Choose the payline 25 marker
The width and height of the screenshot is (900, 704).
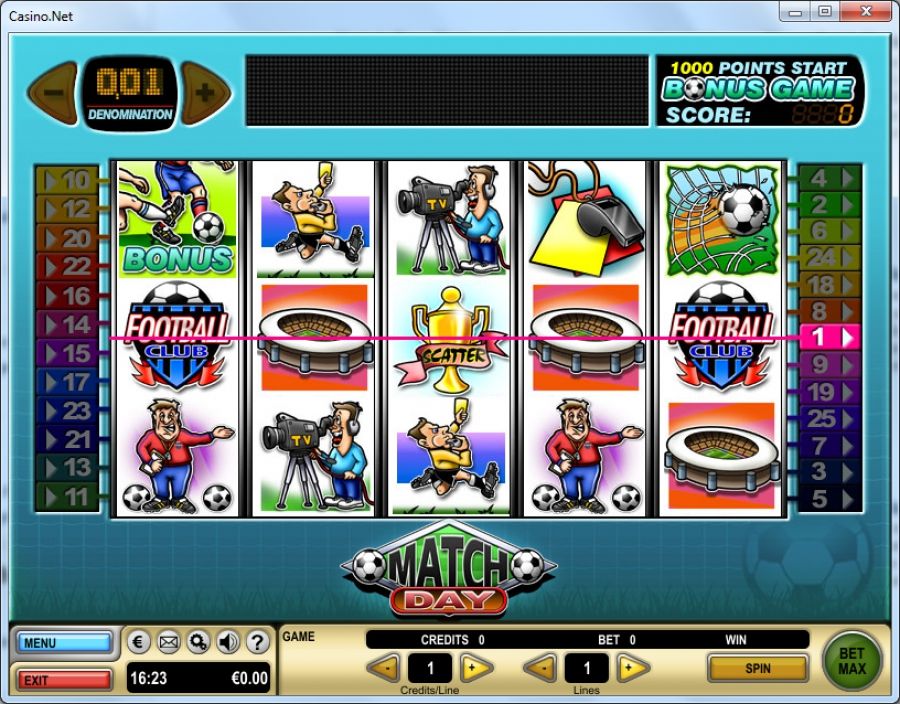(x=829, y=418)
